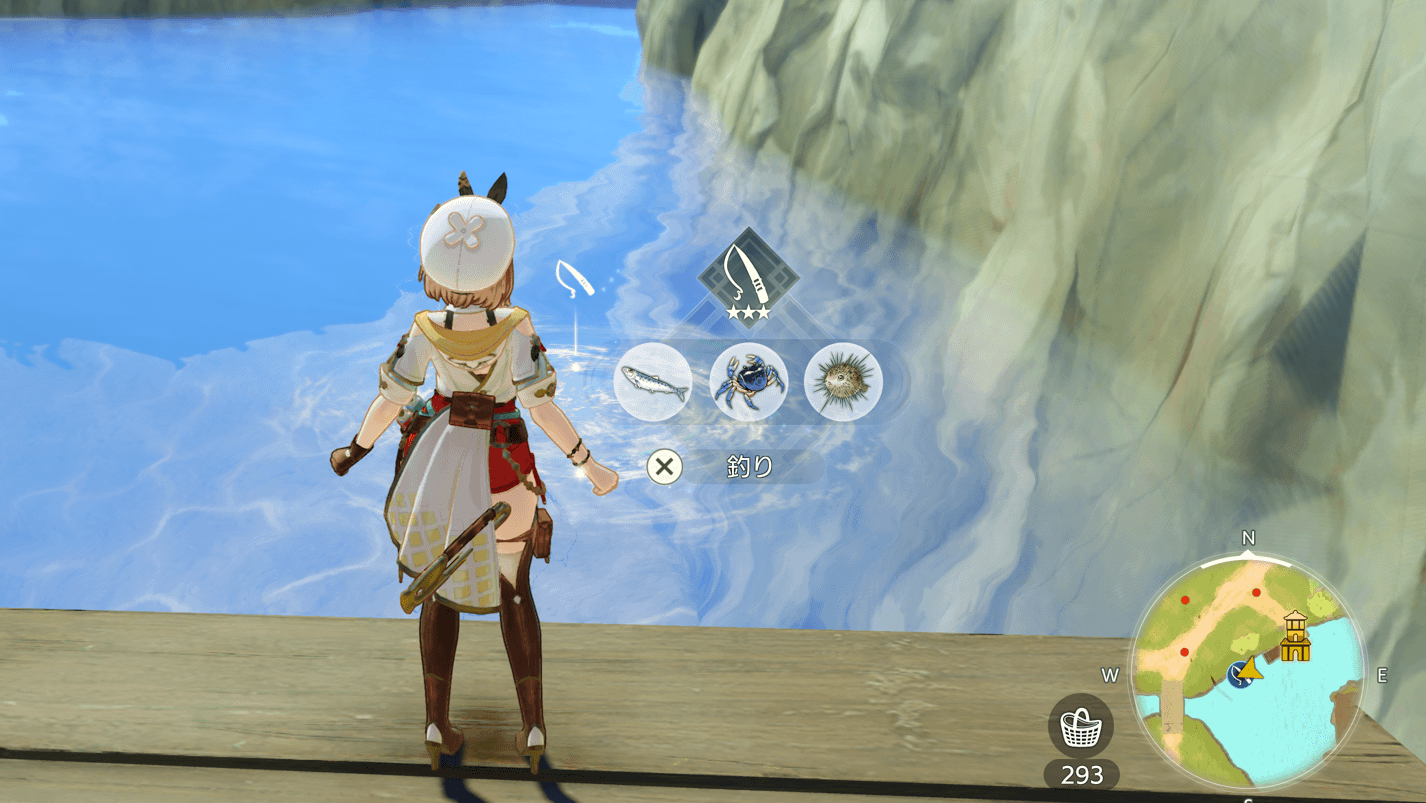The width and height of the screenshot is (1426, 803).
Task: Select the yellow tower landmark on minimap
Action: point(1295,636)
